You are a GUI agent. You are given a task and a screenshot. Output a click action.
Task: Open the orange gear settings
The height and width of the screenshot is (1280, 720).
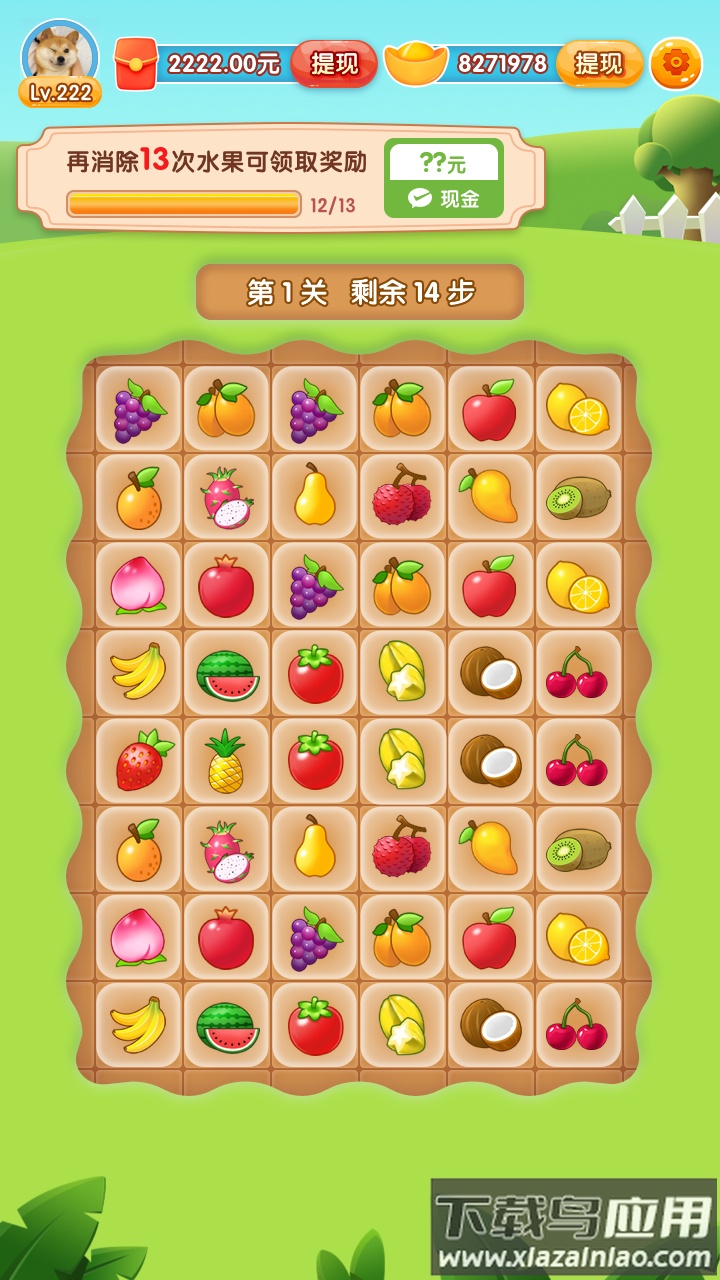pos(676,64)
